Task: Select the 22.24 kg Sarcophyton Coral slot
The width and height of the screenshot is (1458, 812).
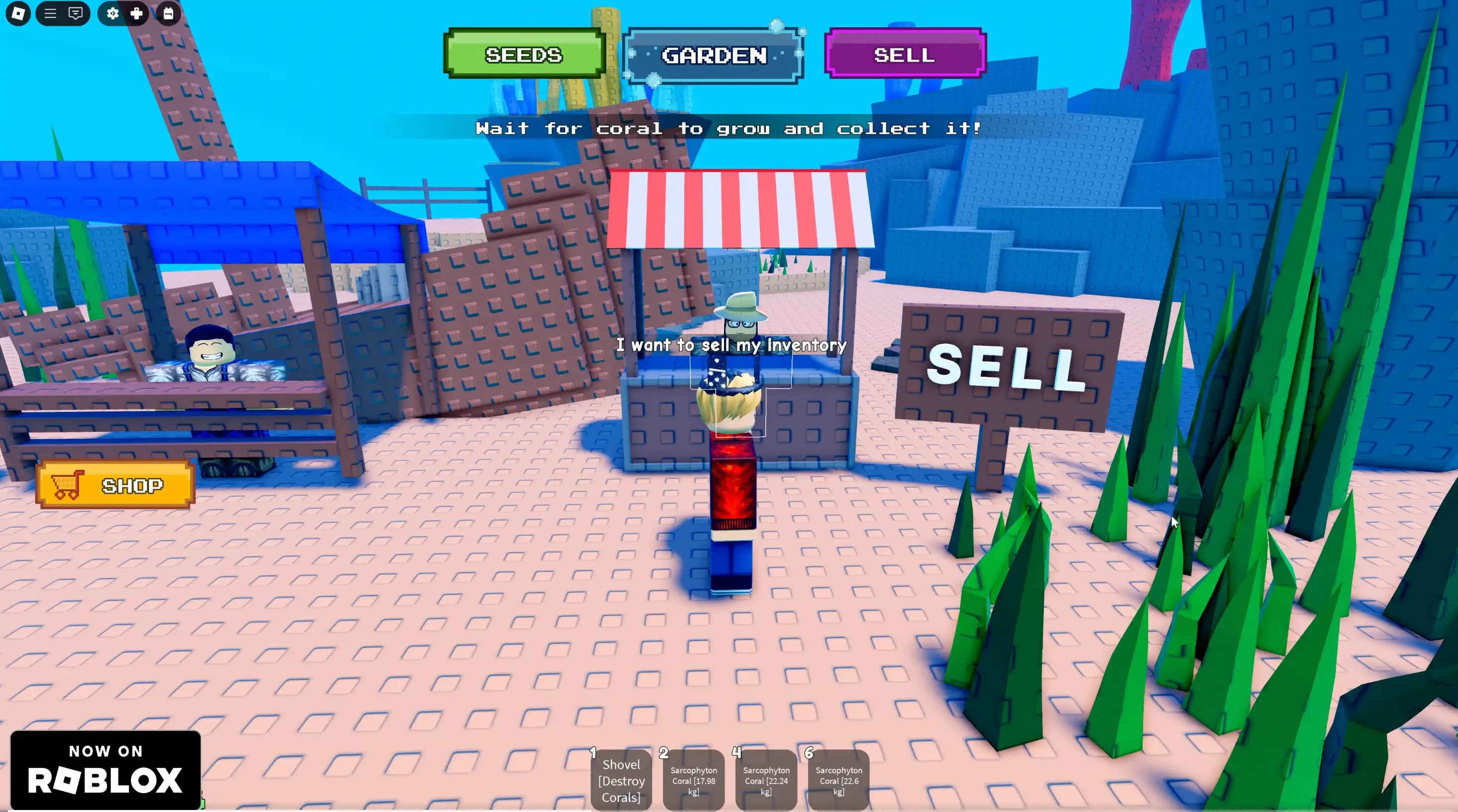Action: [766, 780]
